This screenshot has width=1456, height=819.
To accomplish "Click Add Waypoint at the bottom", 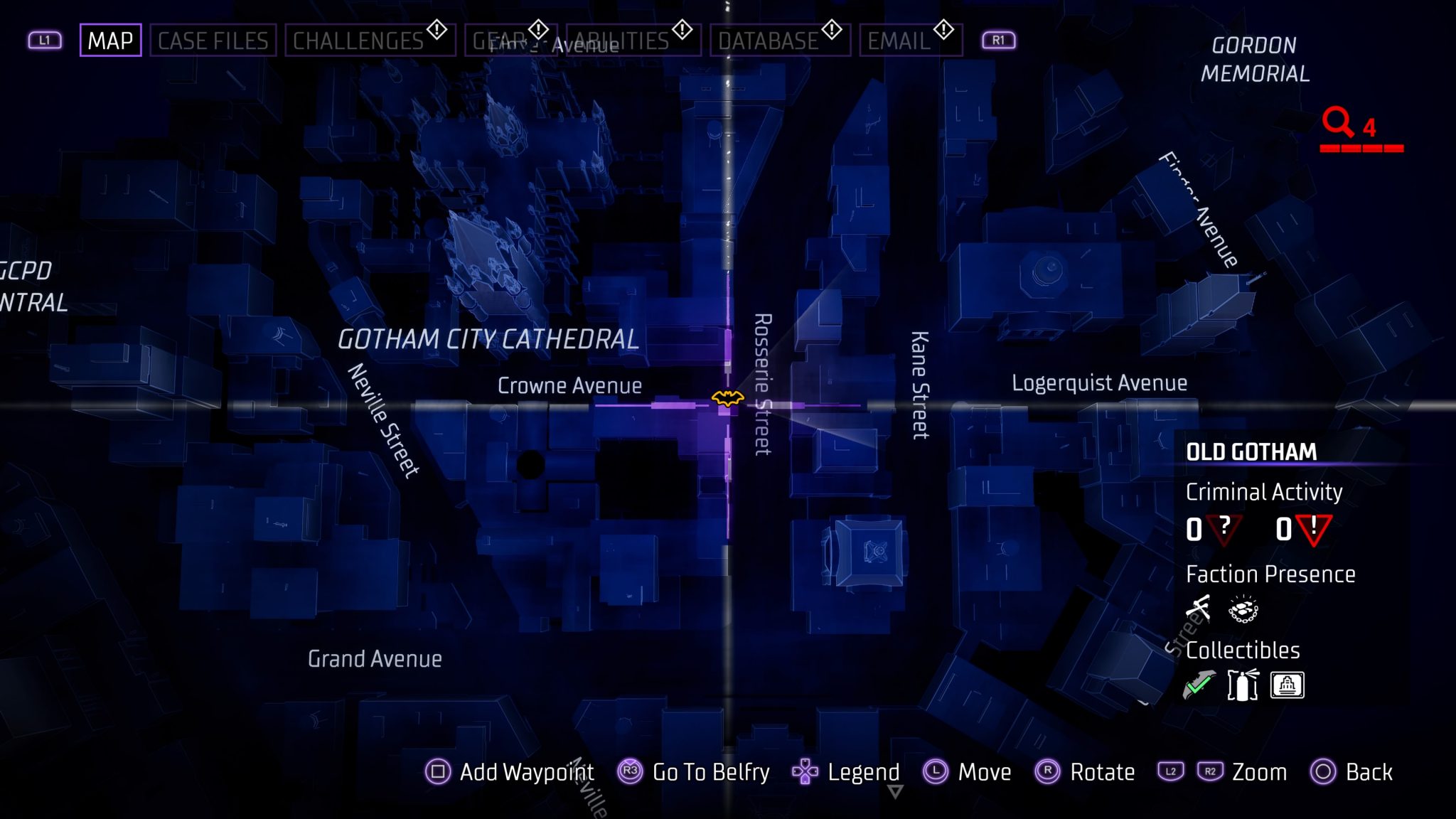I will [527, 773].
